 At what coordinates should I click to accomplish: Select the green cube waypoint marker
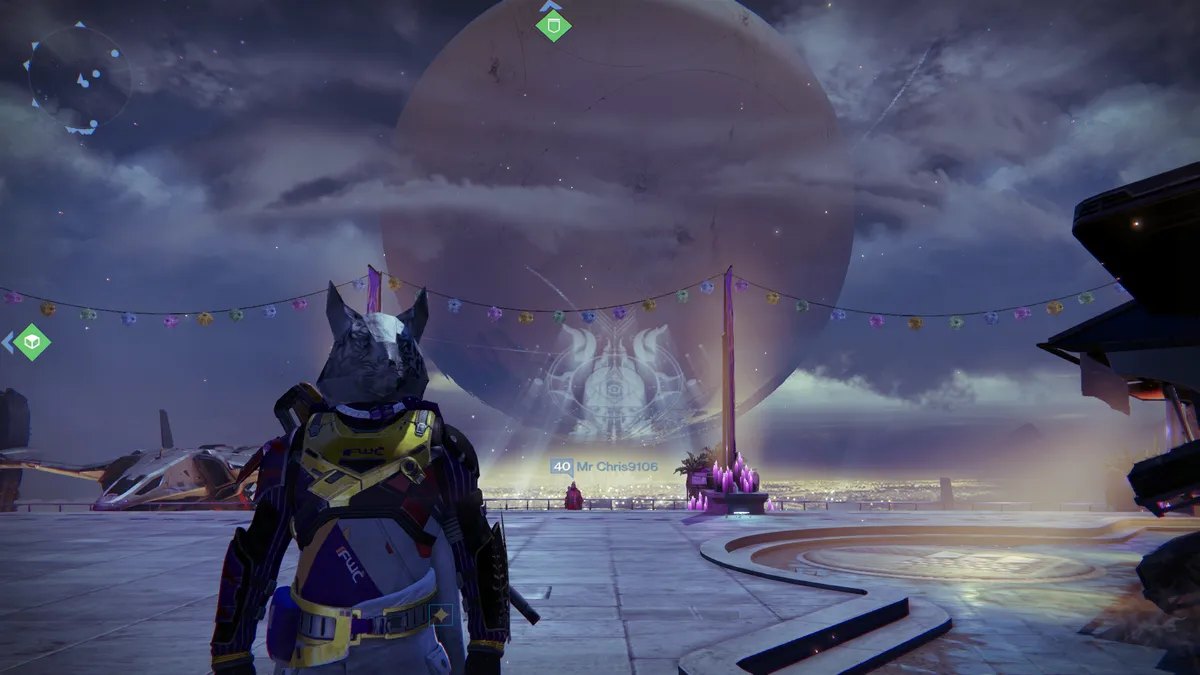point(32,343)
